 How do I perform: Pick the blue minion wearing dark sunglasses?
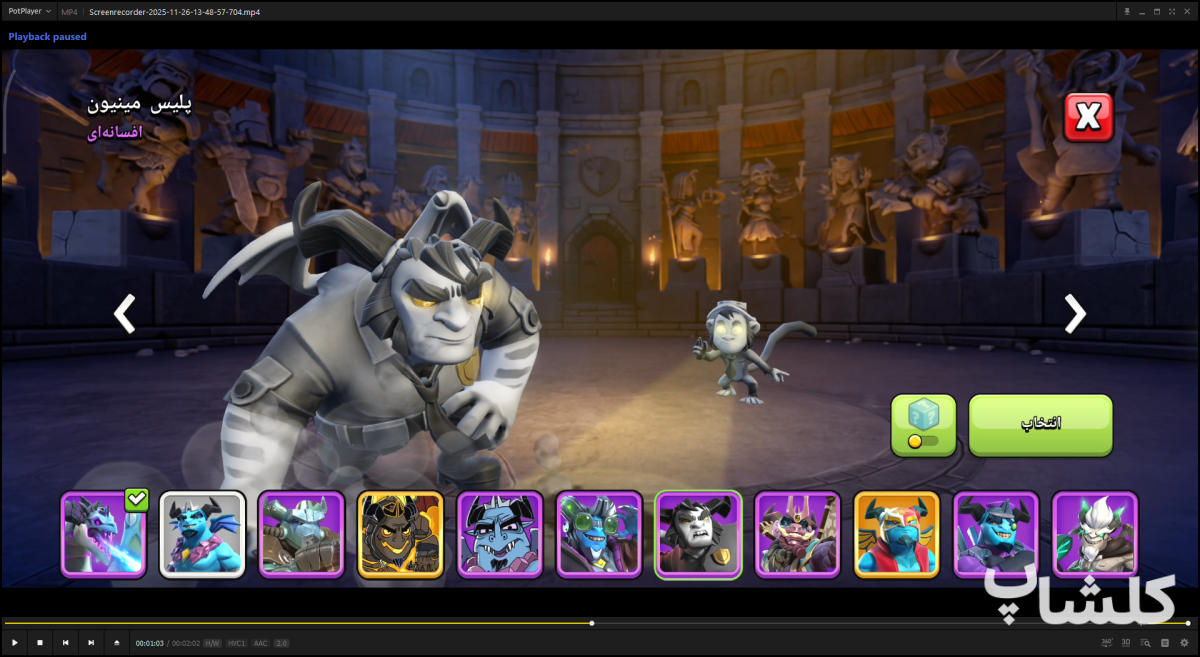996,535
